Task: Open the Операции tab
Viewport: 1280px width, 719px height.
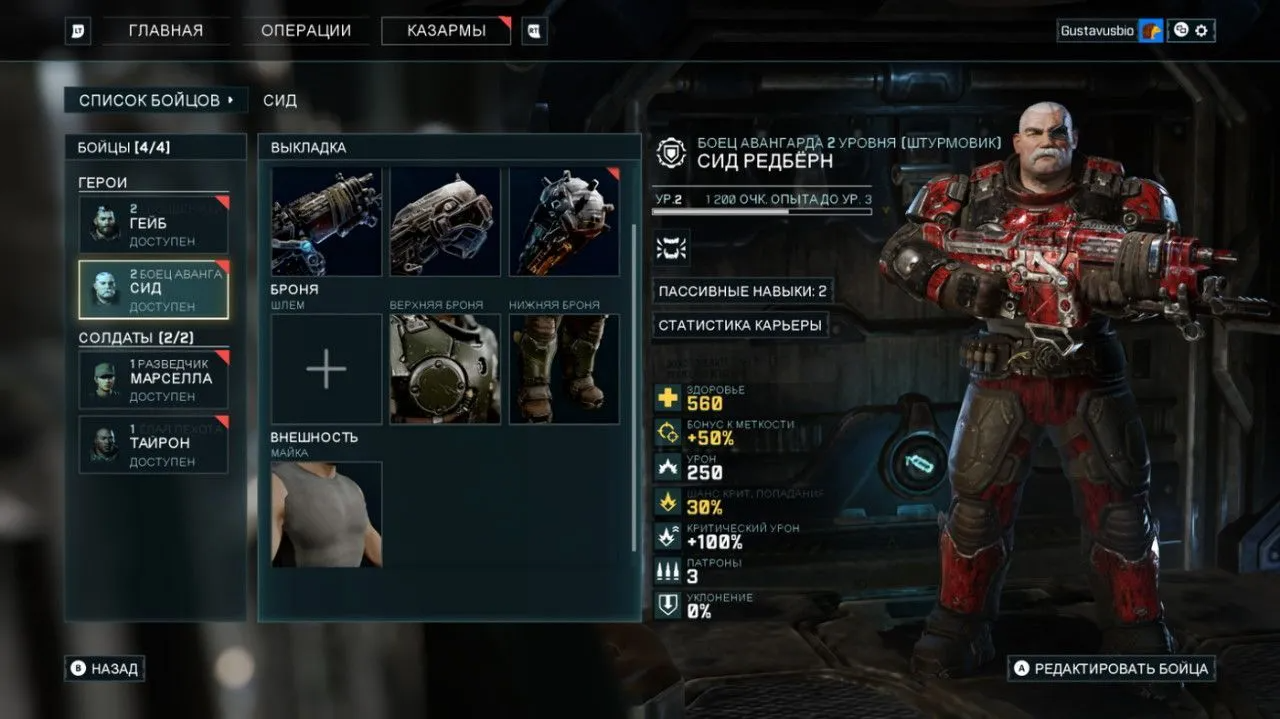Action: pos(306,31)
